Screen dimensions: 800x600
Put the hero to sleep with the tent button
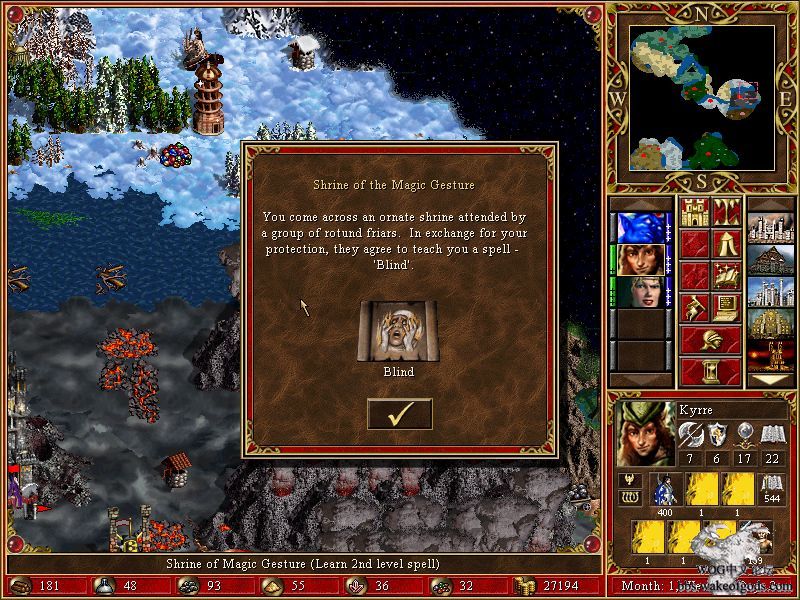727,244
